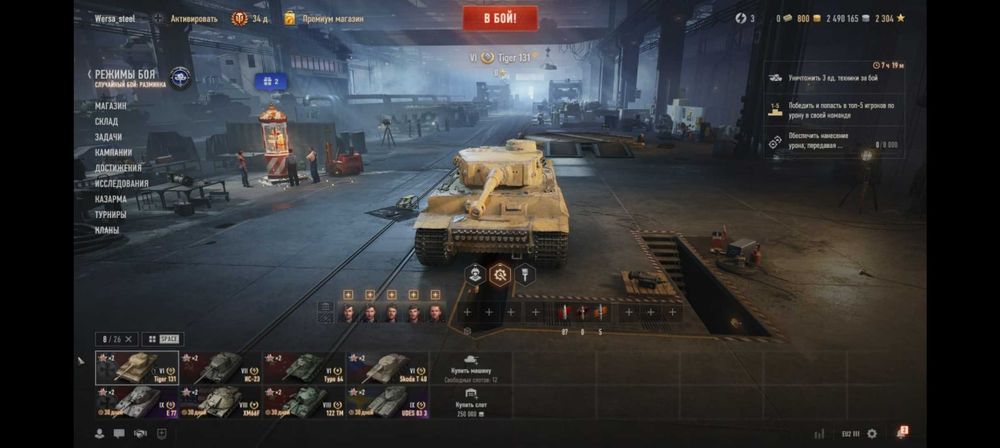Select the Skoda T 40 tank card
Image resolution: width=1000 pixels, height=448 pixels.
coord(387,368)
